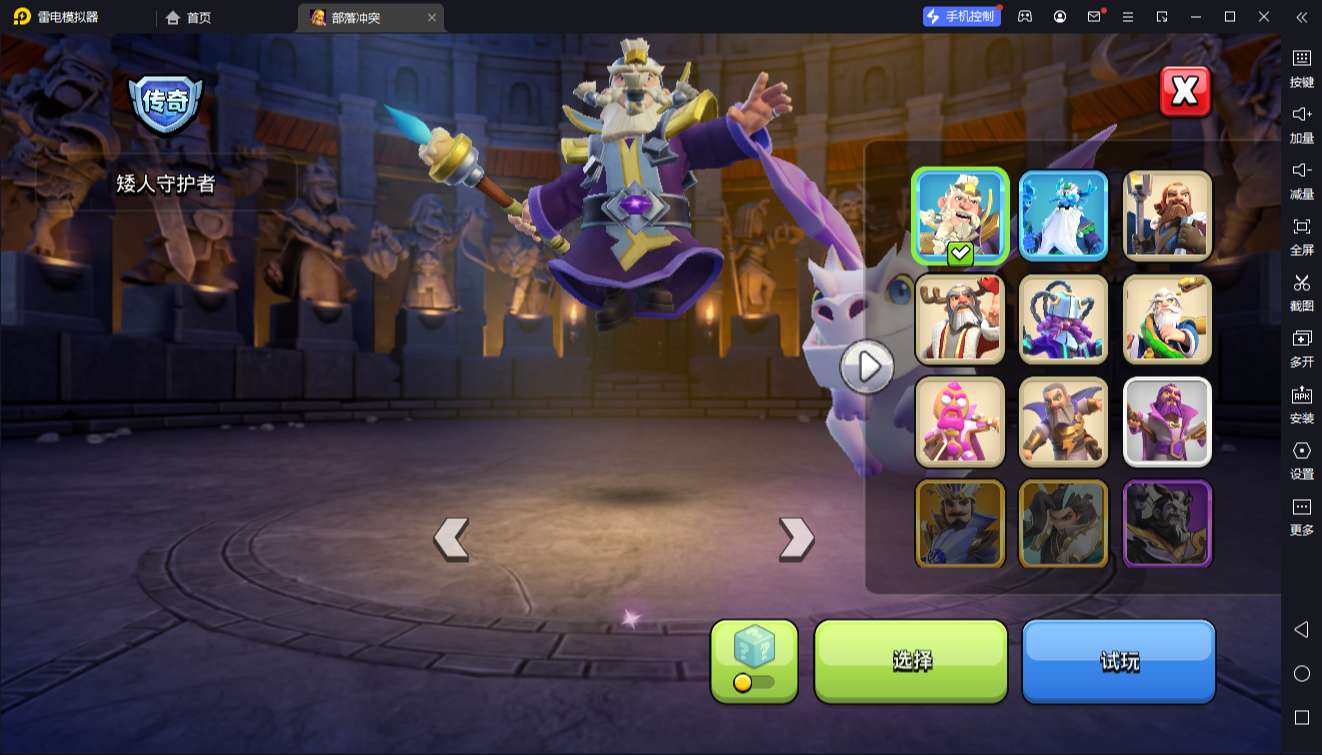This screenshot has height=755, width=1322.
Task: Open the emulator 设置 settings
Action: pos(1301,459)
